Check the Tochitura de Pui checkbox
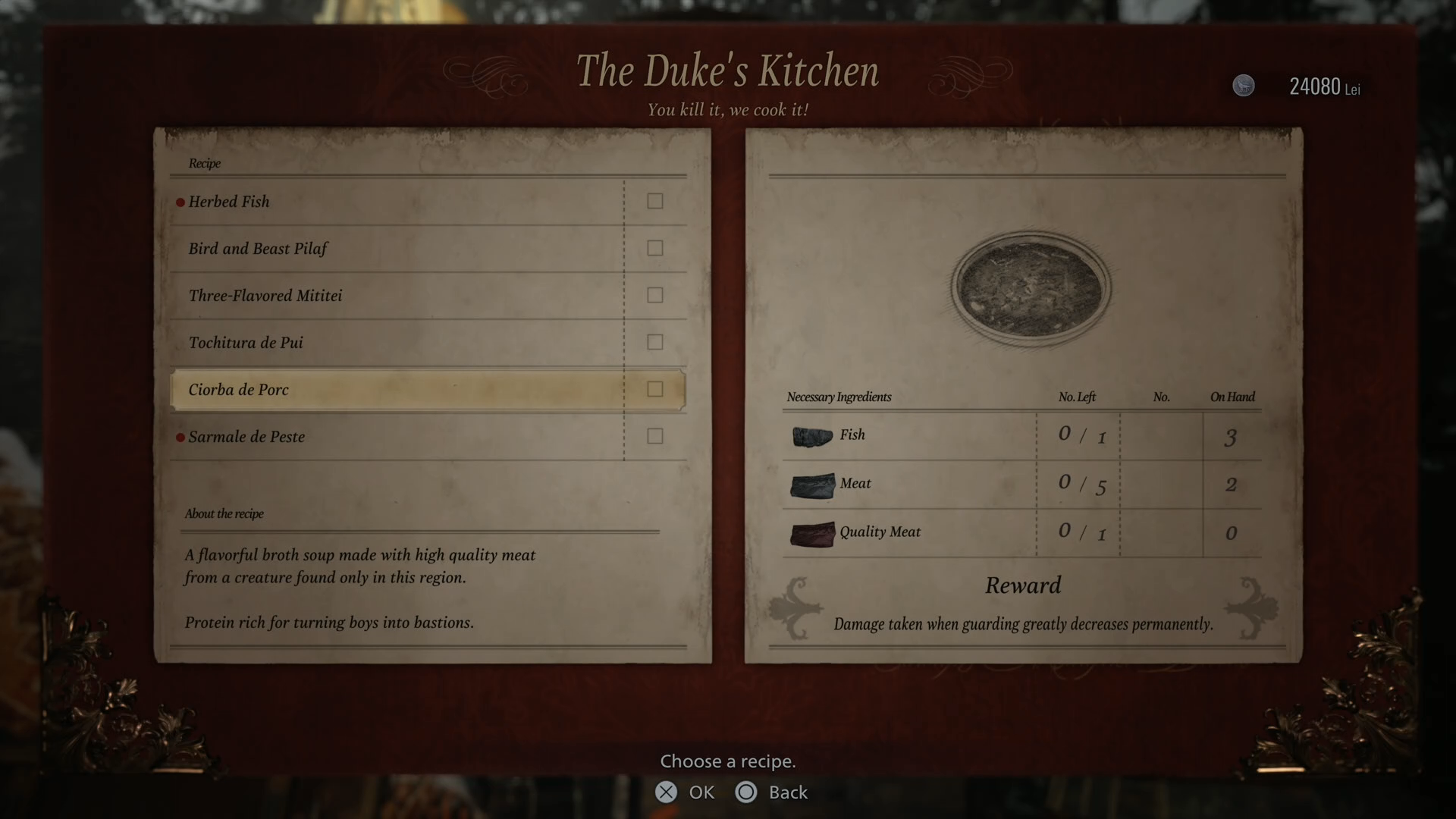This screenshot has width=1456, height=819. point(654,342)
